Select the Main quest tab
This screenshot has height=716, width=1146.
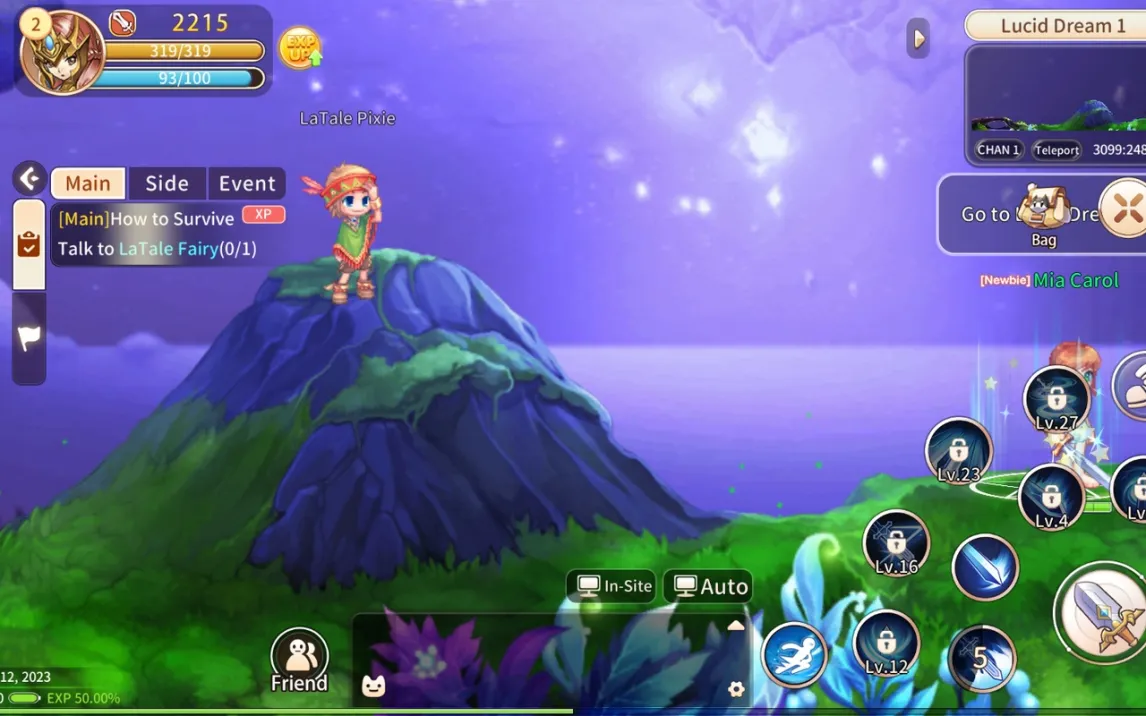pyautogui.click(x=88, y=183)
